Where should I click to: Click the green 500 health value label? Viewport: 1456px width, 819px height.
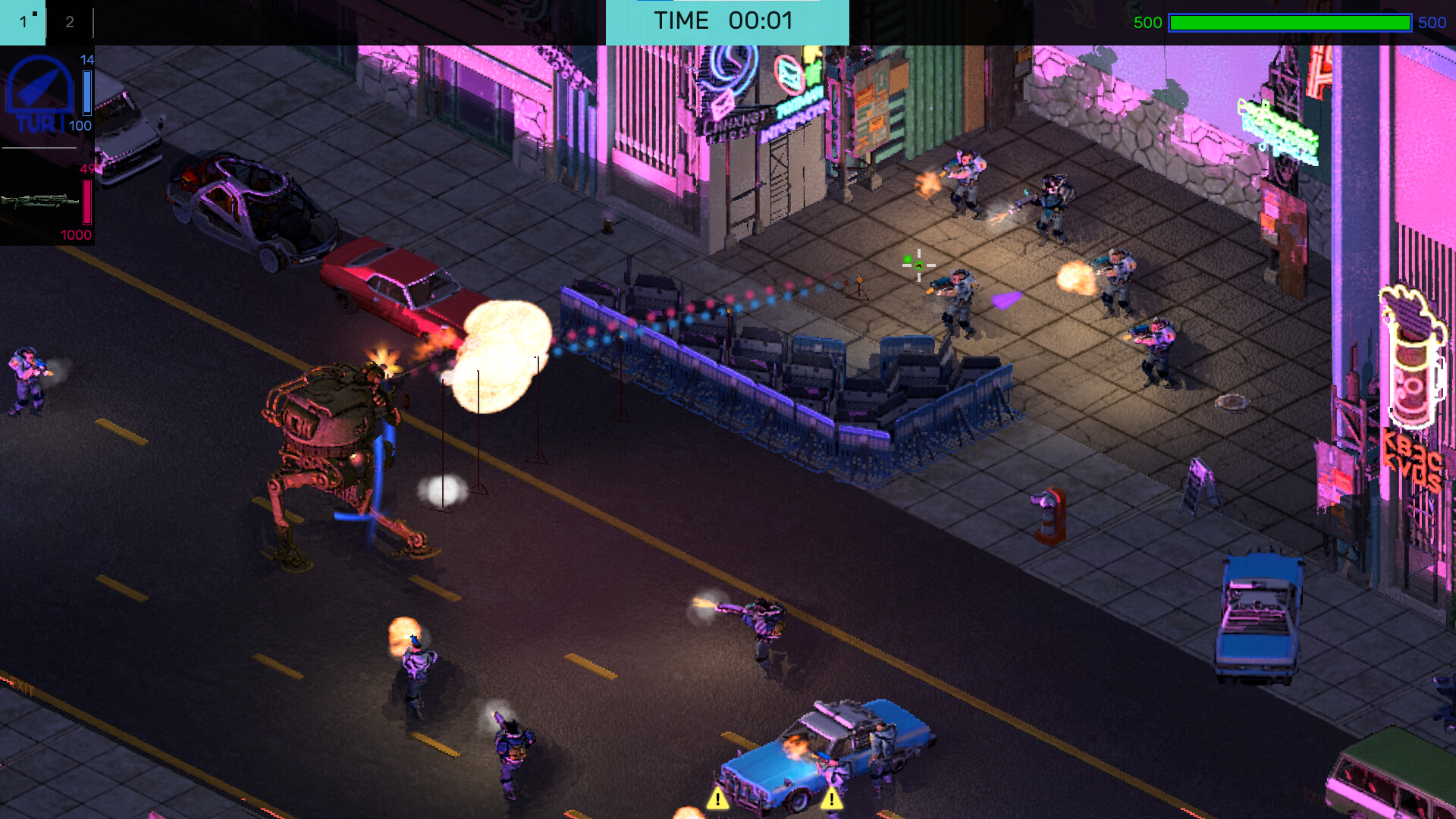1146,23
